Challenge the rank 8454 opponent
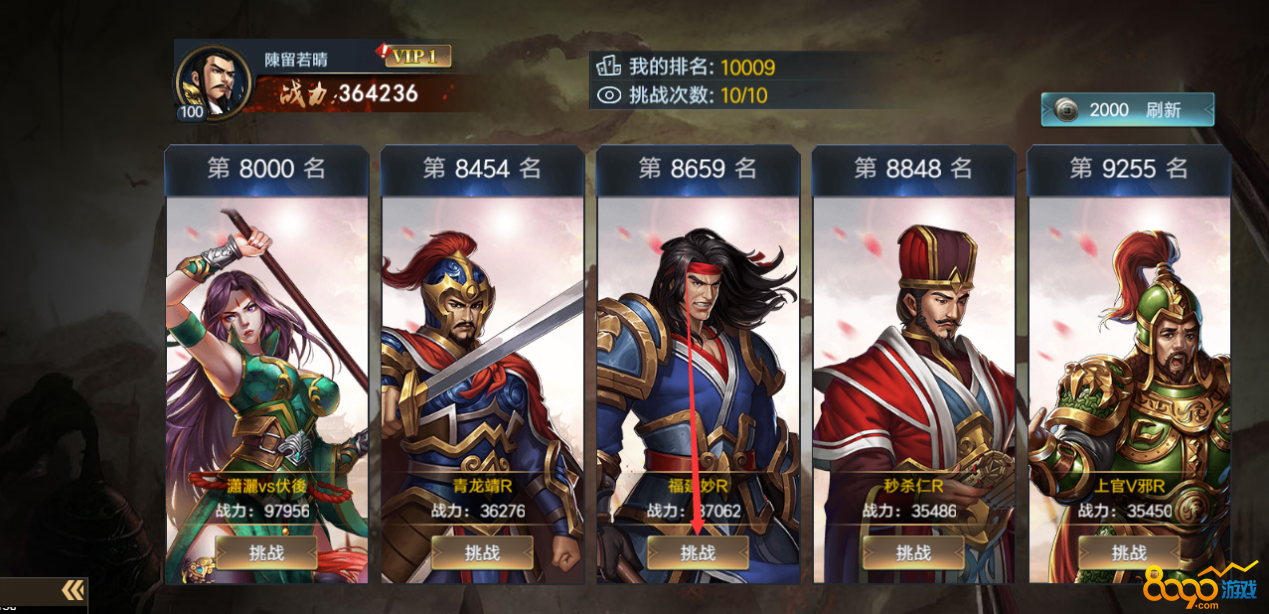Screen dimensions: 1269x614 (482, 552)
